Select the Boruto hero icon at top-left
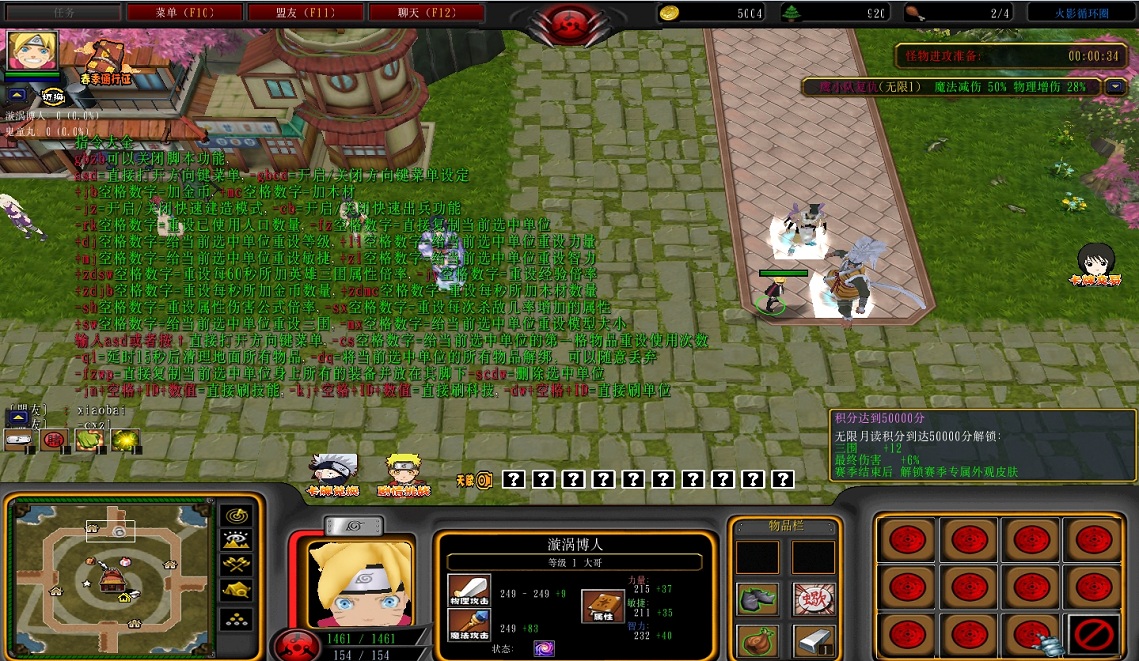Image resolution: width=1139 pixels, height=661 pixels. pyautogui.click(x=33, y=50)
